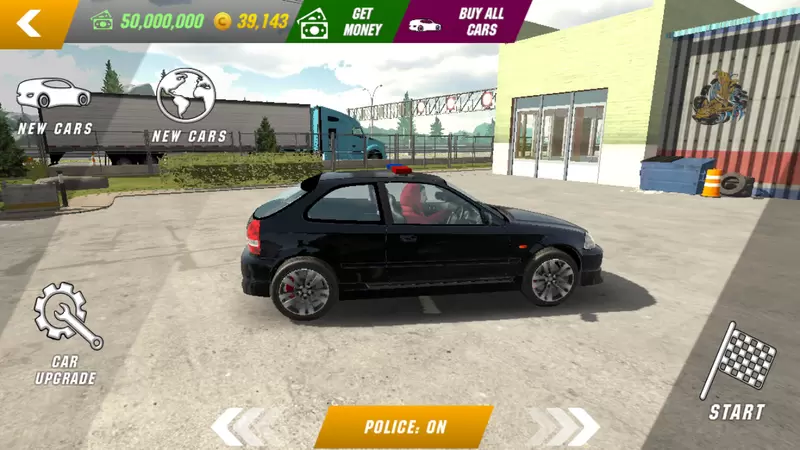Open New Cars with the globe icon
800x450 pixels.
(188, 104)
